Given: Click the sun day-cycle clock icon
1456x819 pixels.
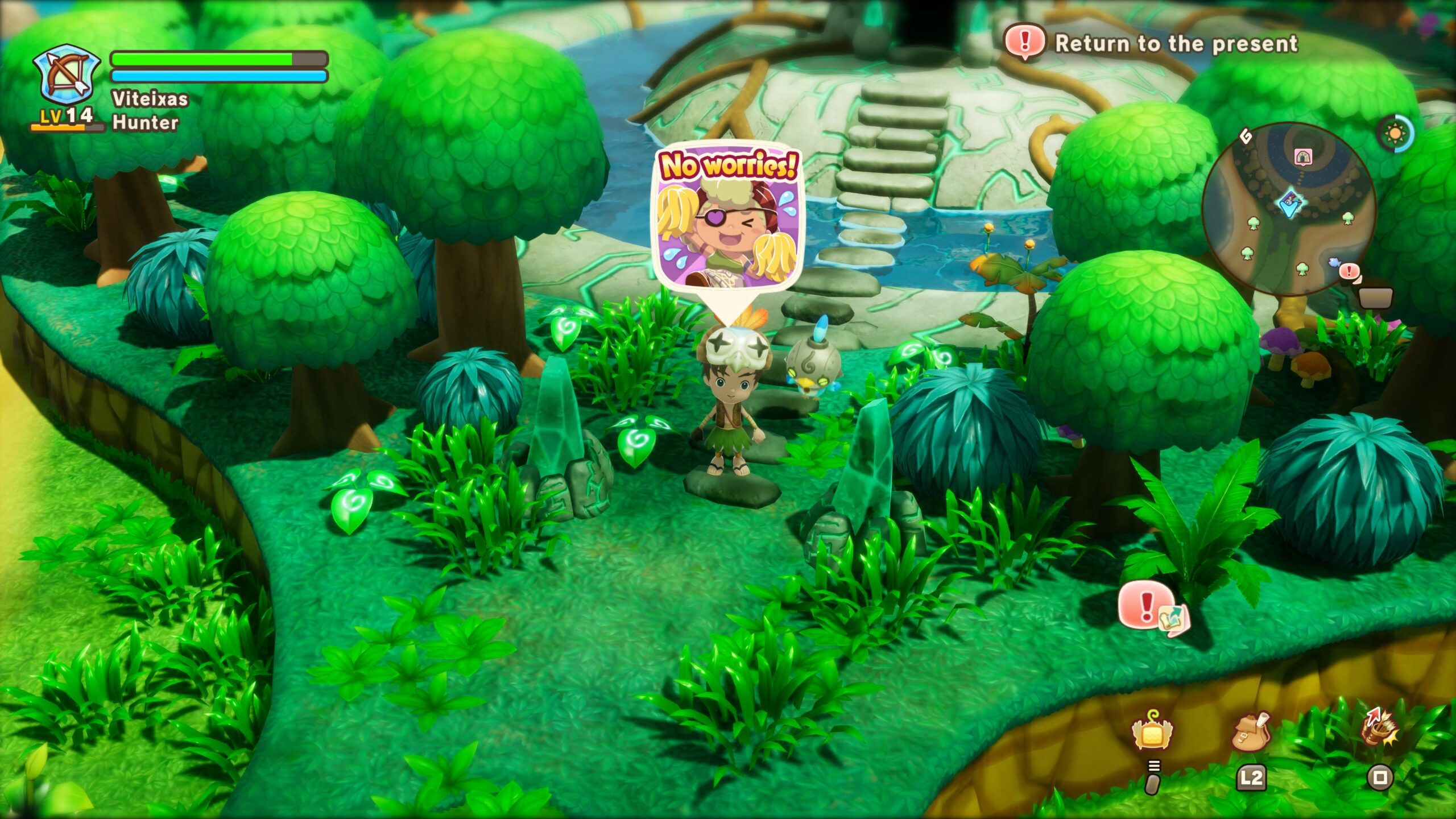Looking at the screenshot, I should coord(1395,134).
